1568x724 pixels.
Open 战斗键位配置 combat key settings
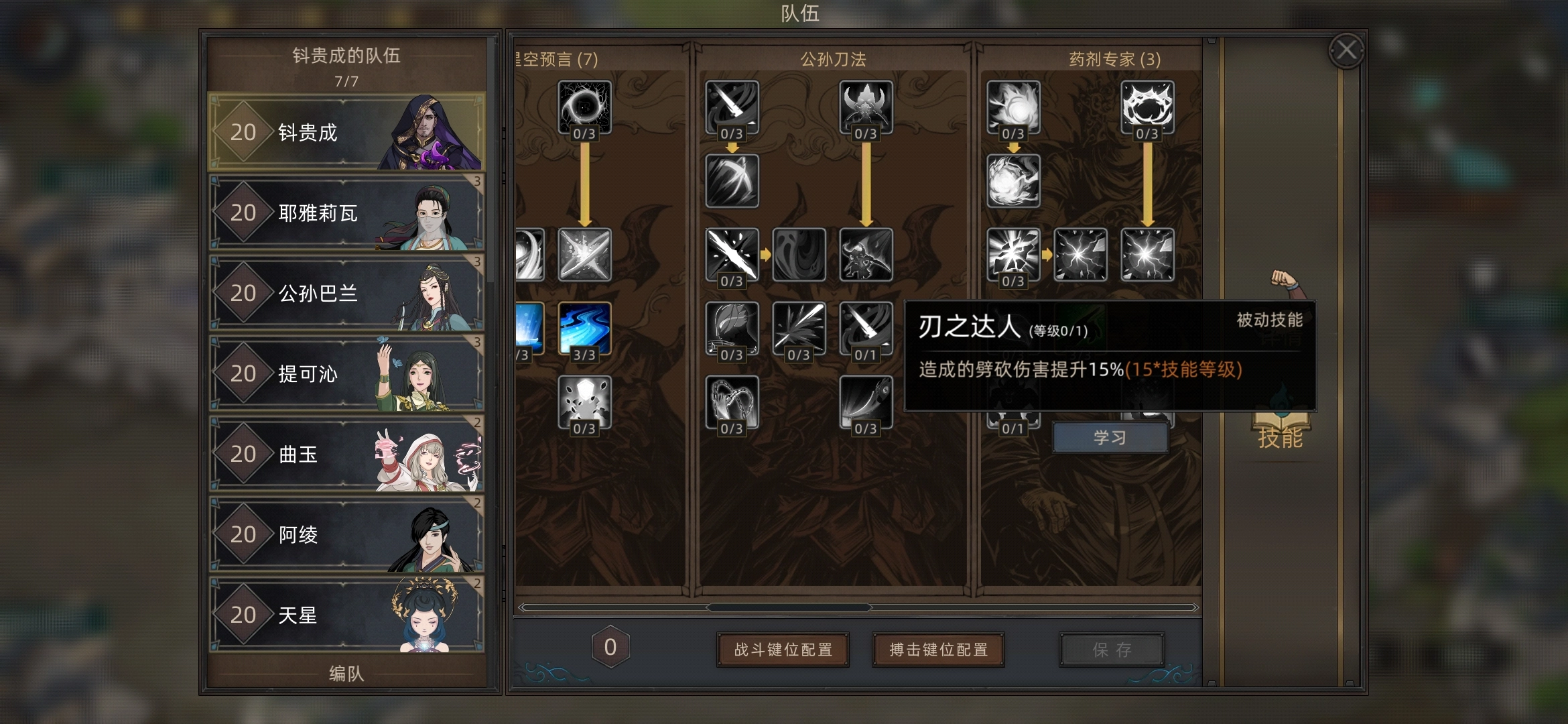[x=783, y=650]
